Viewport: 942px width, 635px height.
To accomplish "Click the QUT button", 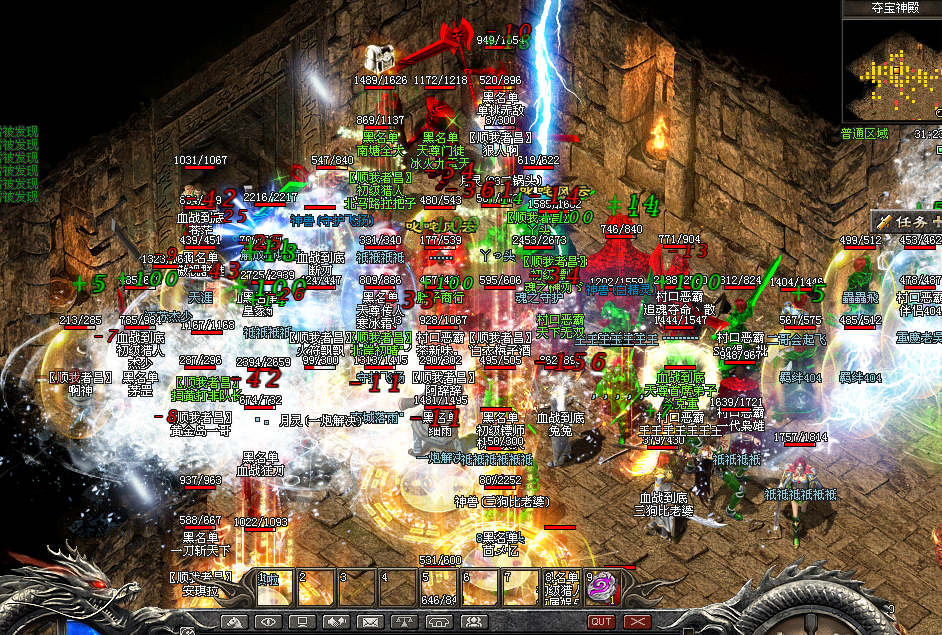I will pyautogui.click(x=601, y=621).
